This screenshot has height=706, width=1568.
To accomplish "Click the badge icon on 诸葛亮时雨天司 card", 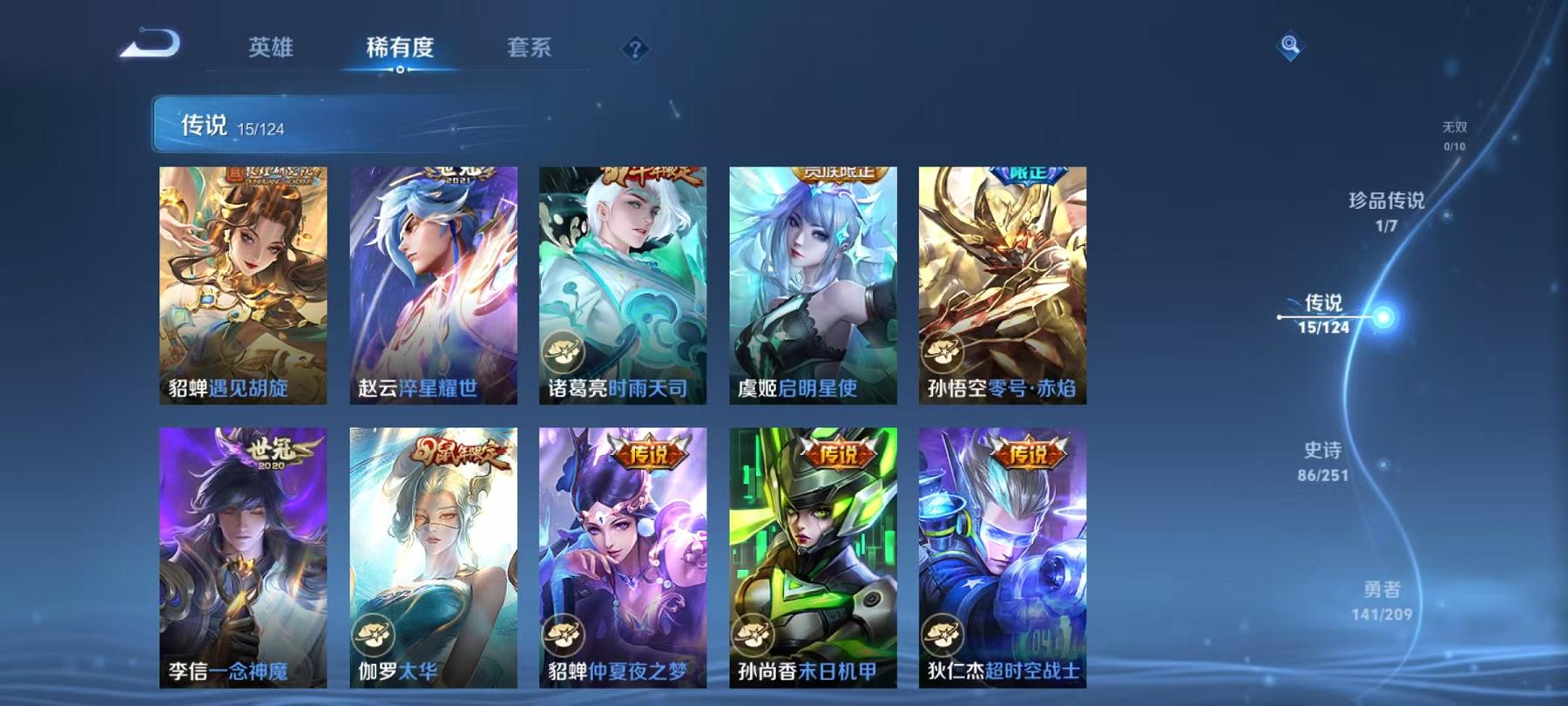I will pos(566,352).
